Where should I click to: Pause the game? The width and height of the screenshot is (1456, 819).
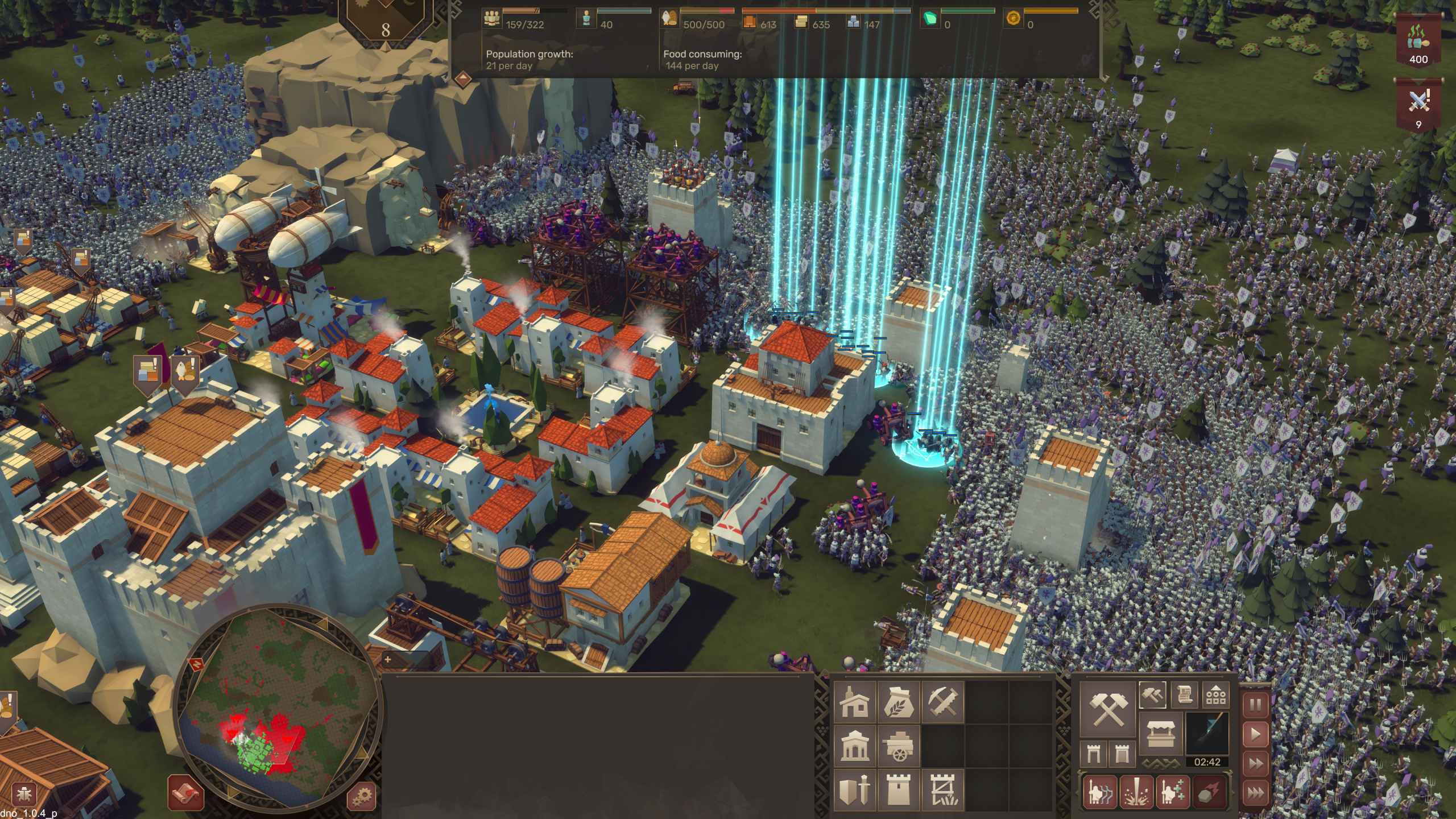(1255, 705)
